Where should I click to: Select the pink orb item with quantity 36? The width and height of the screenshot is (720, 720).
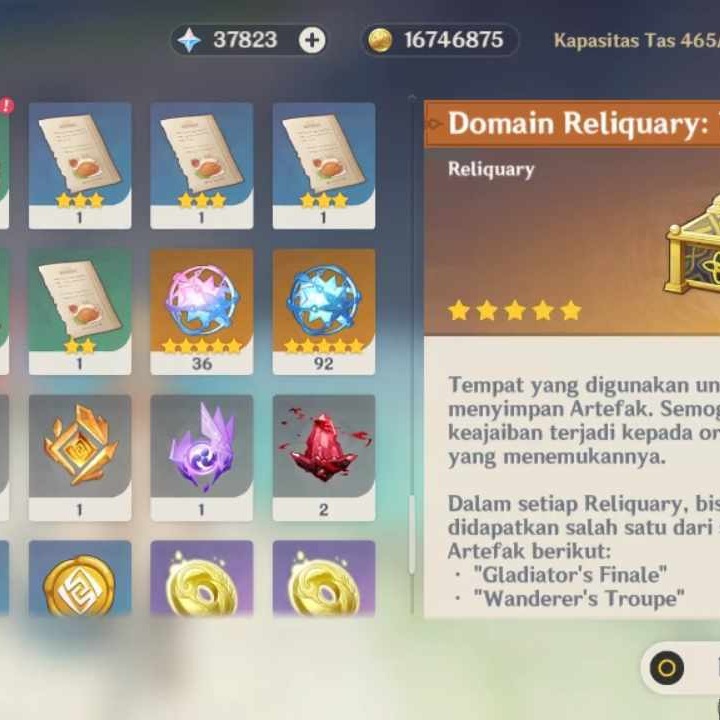[202, 310]
